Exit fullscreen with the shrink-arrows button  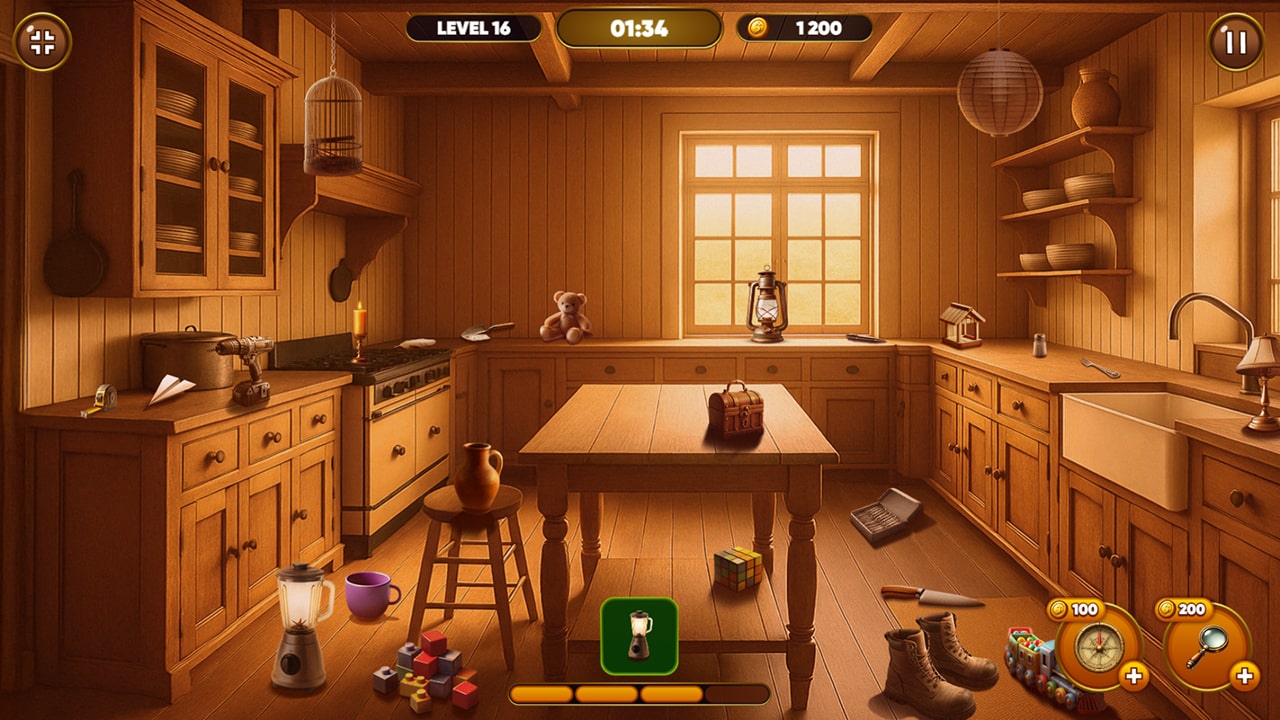tap(42, 42)
